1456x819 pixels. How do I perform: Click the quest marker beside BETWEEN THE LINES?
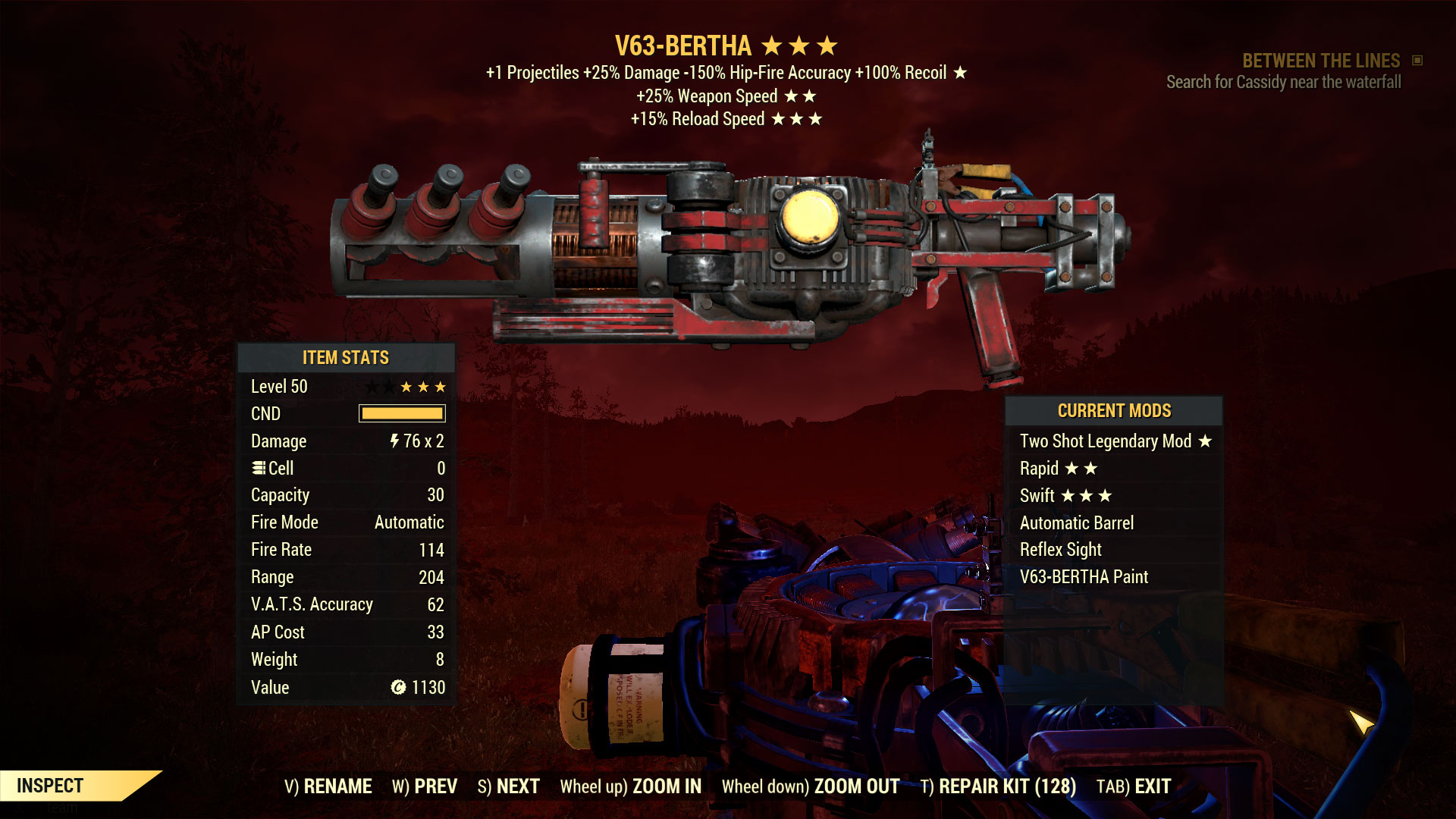tap(1417, 61)
